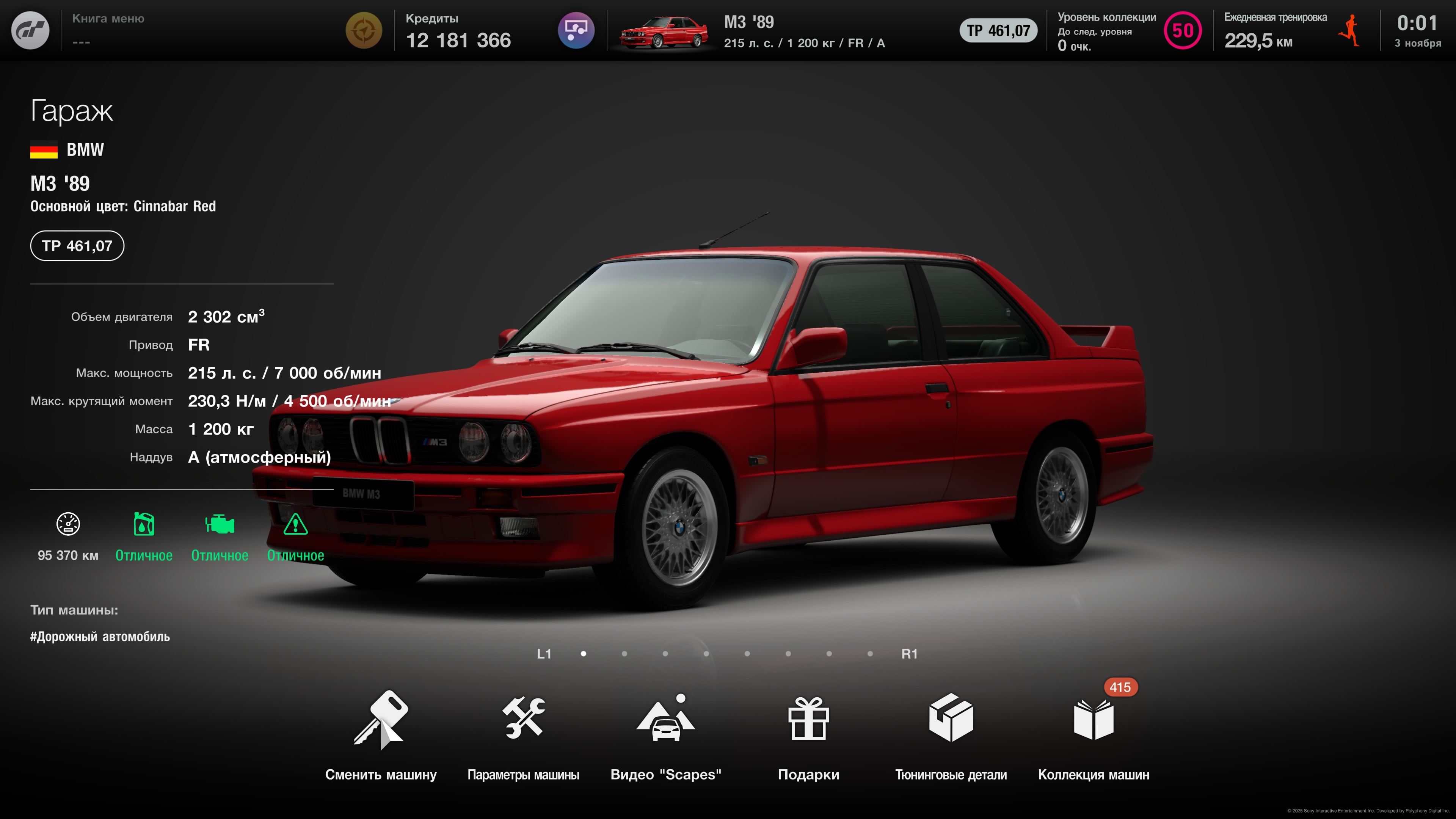Viewport: 1456px width, 819px height.
Task: Launch Видео "Scapes" mode
Action: click(x=665, y=735)
